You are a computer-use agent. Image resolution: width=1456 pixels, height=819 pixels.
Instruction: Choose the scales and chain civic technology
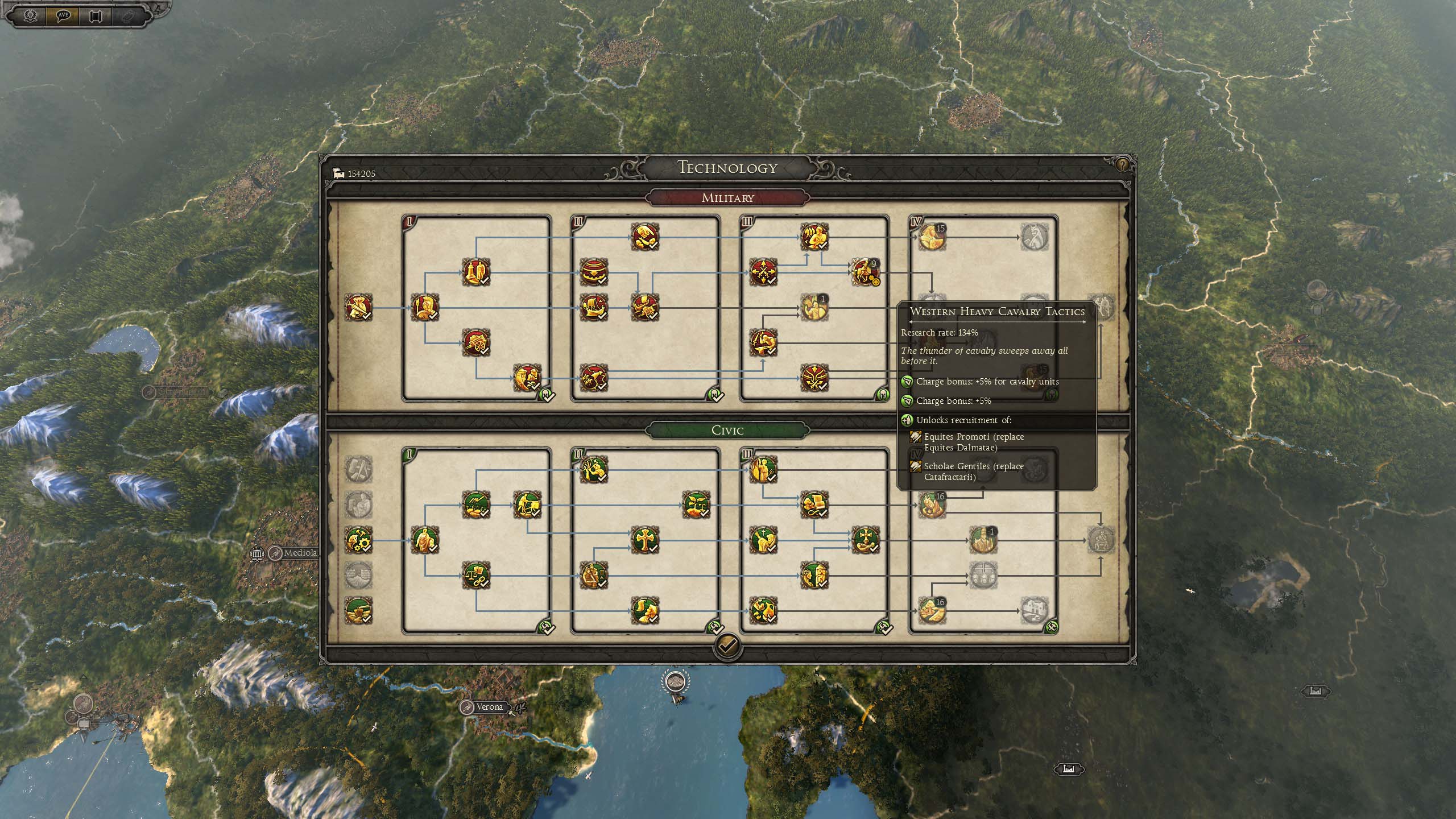click(x=476, y=575)
